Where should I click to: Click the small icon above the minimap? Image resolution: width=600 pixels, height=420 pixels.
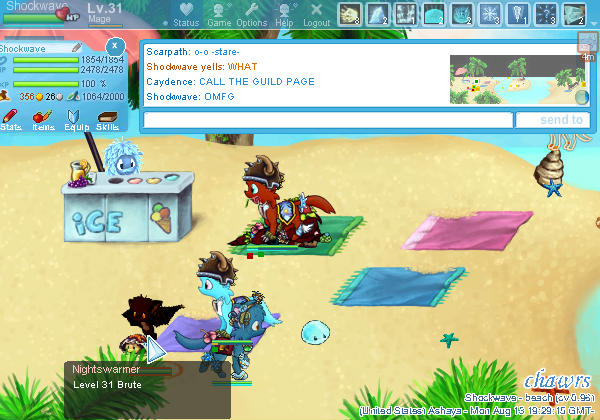tap(587, 42)
